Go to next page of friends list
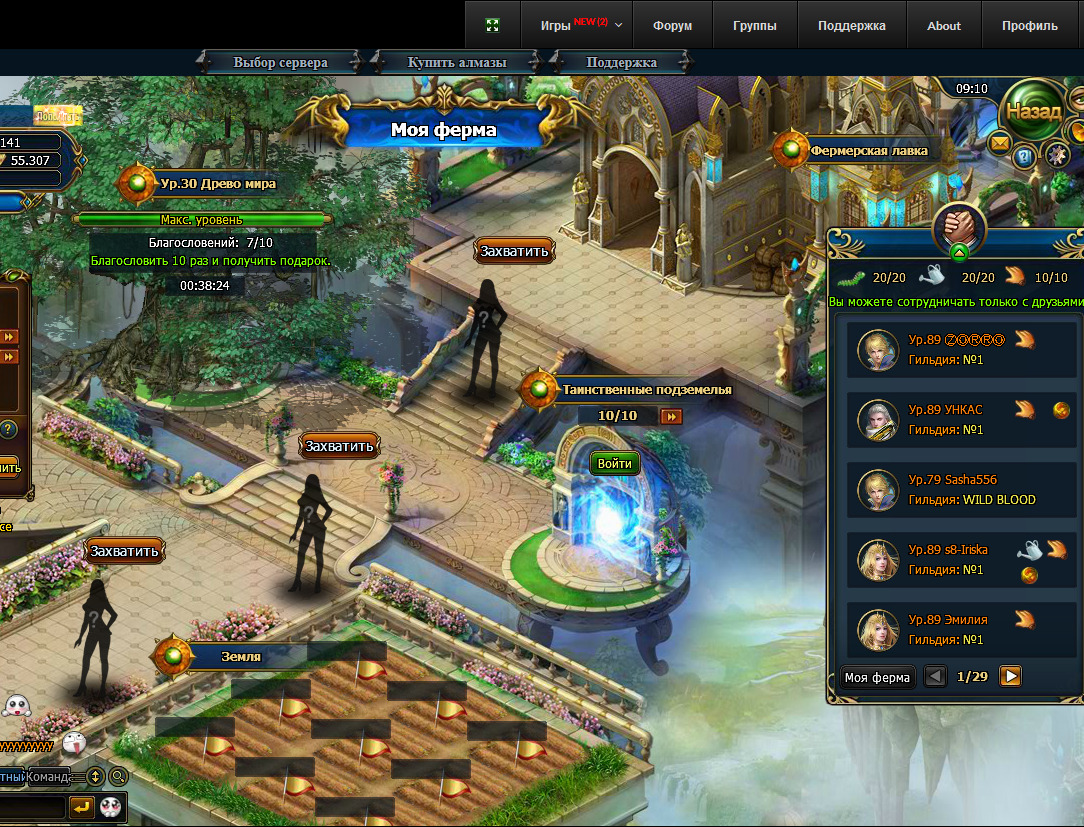This screenshot has height=827, width=1084. click(x=1011, y=677)
